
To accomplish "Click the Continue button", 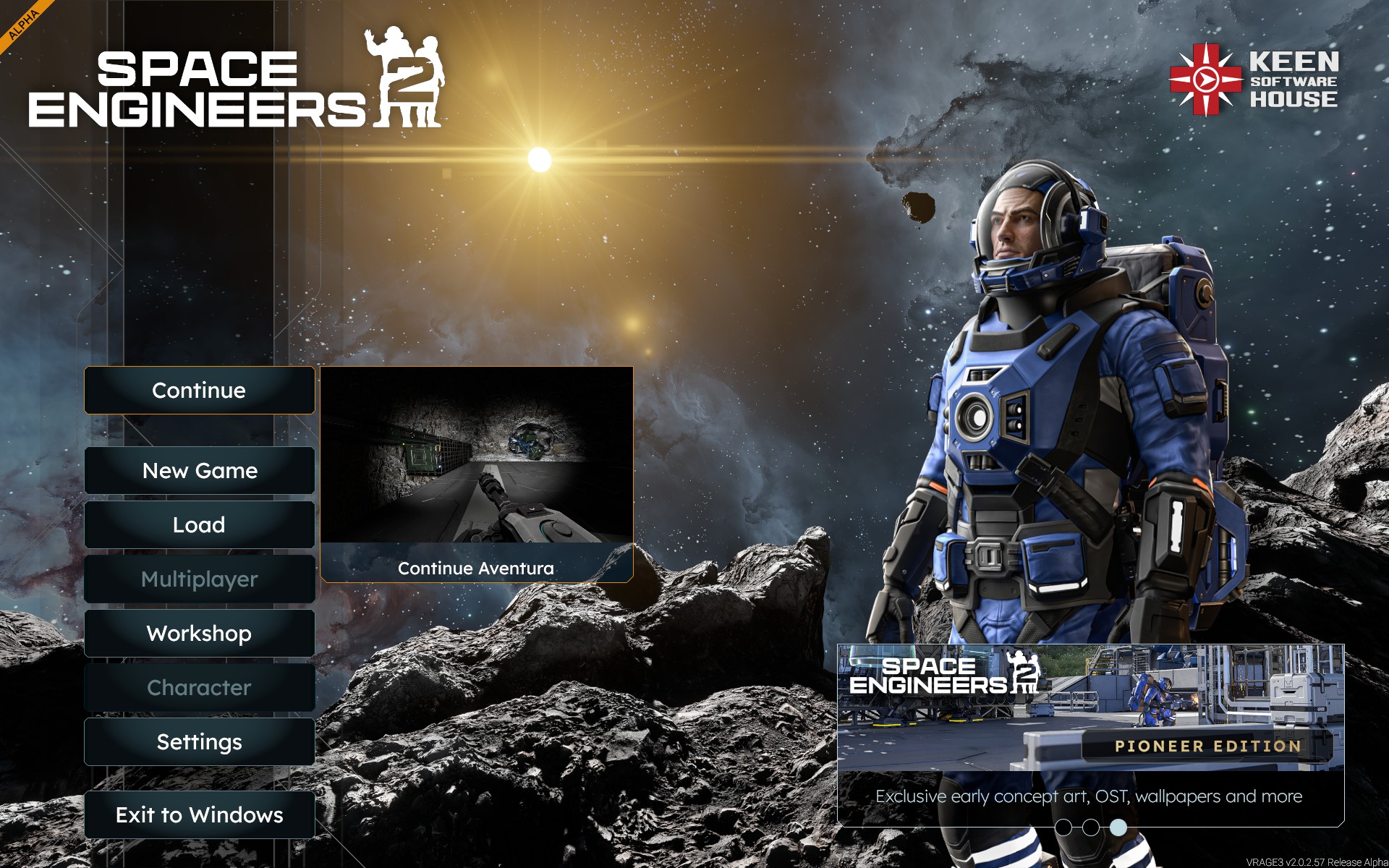I will (199, 391).
